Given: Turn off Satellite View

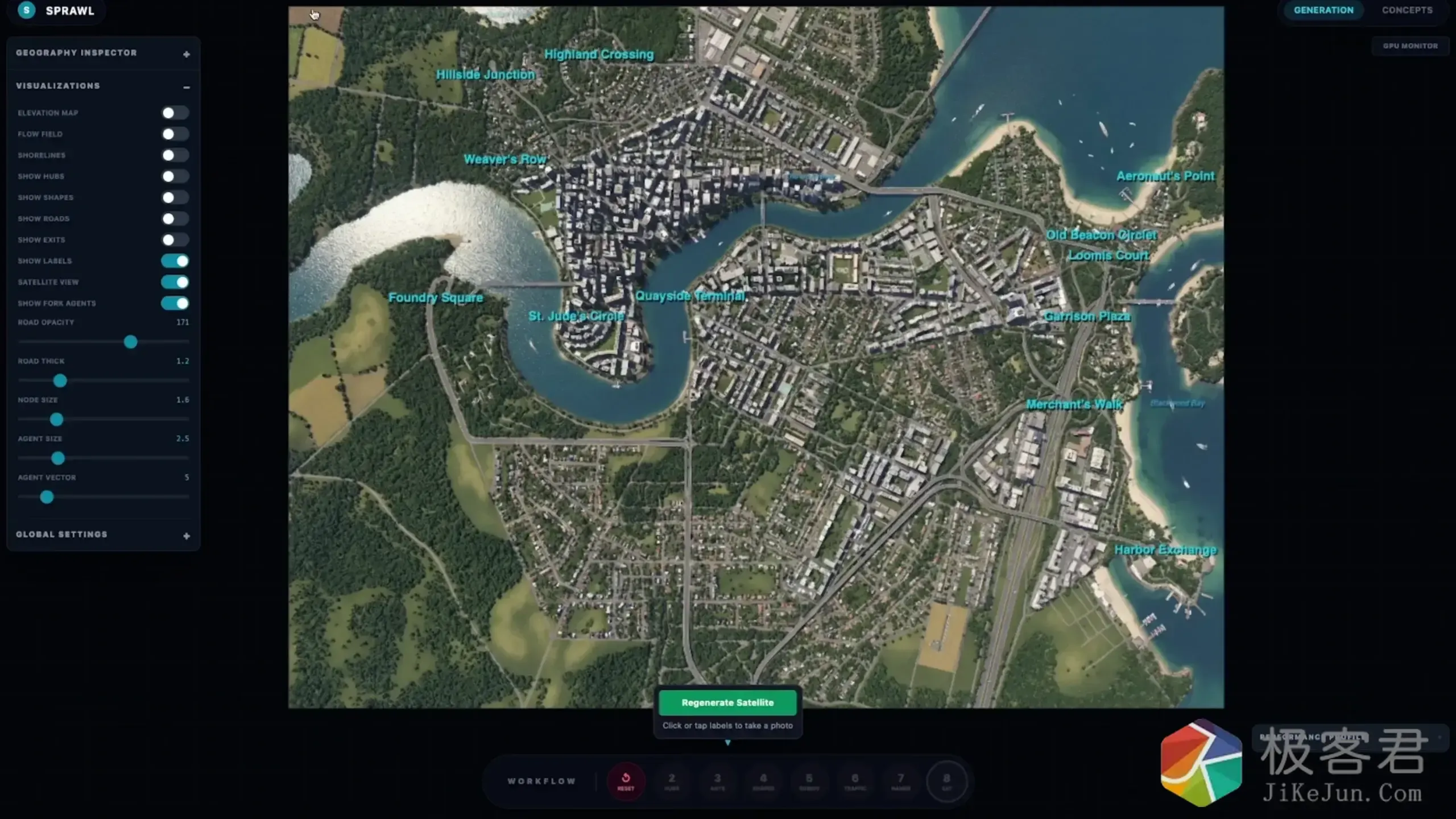Looking at the screenshot, I should (175, 282).
